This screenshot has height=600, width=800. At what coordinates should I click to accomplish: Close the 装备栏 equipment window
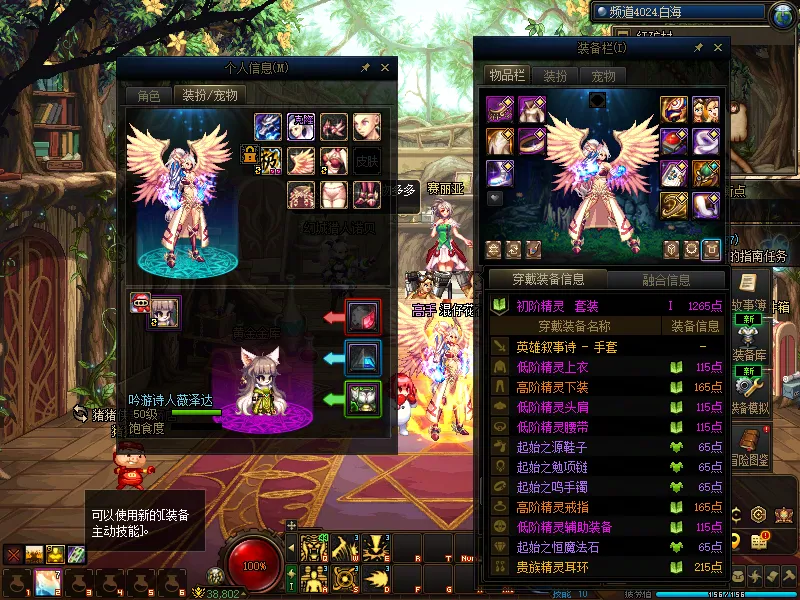pyautogui.click(x=717, y=47)
